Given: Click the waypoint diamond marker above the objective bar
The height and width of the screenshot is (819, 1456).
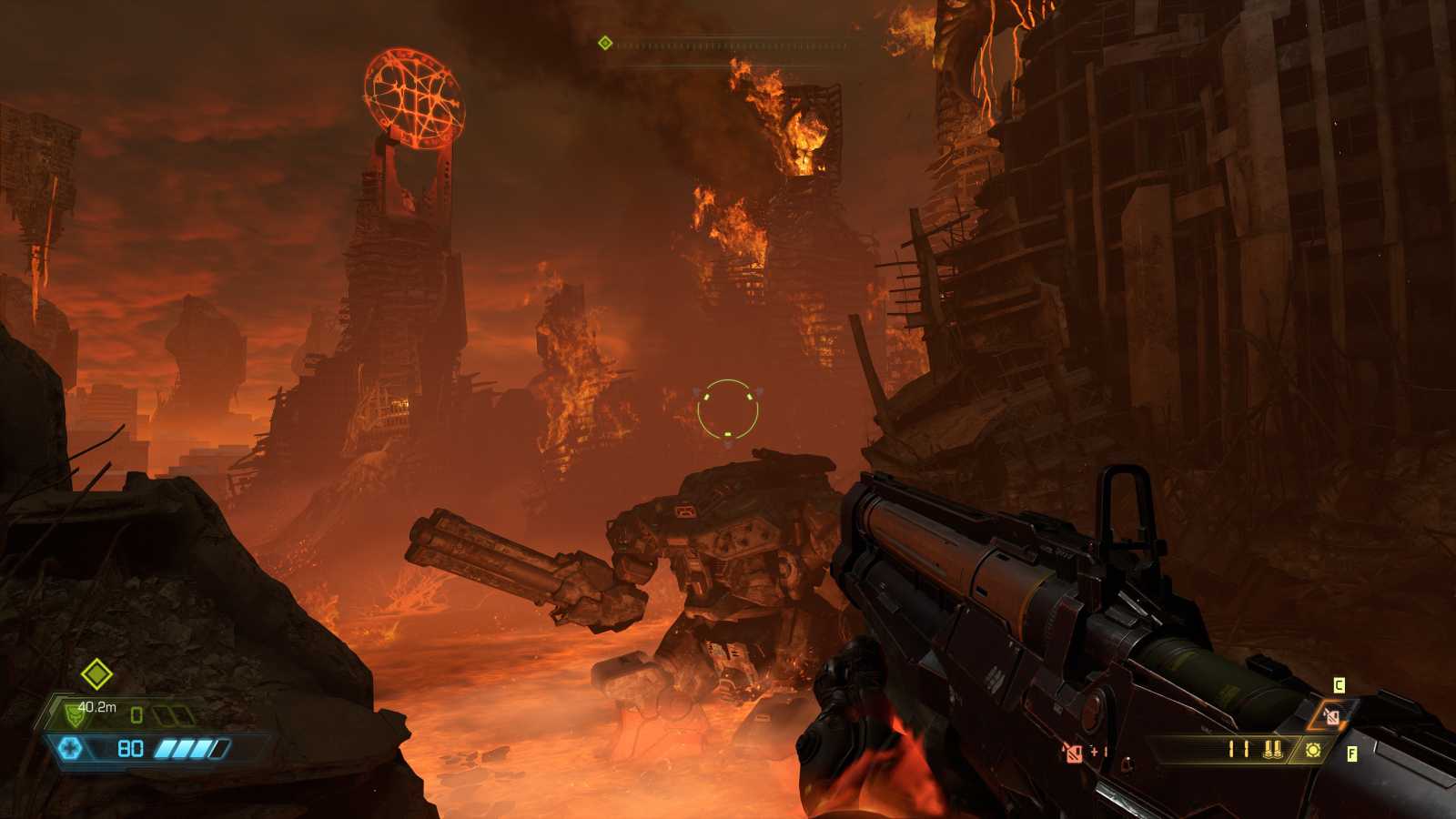Looking at the screenshot, I should 96,675.
